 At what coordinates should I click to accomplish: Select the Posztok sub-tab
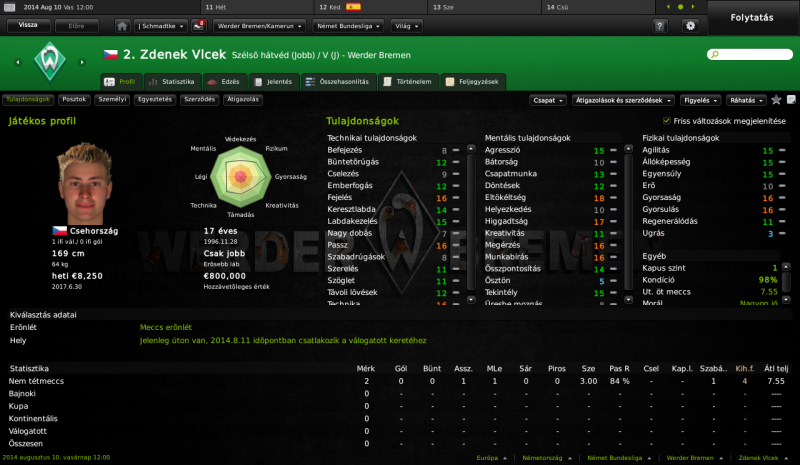pyautogui.click(x=74, y=100)
